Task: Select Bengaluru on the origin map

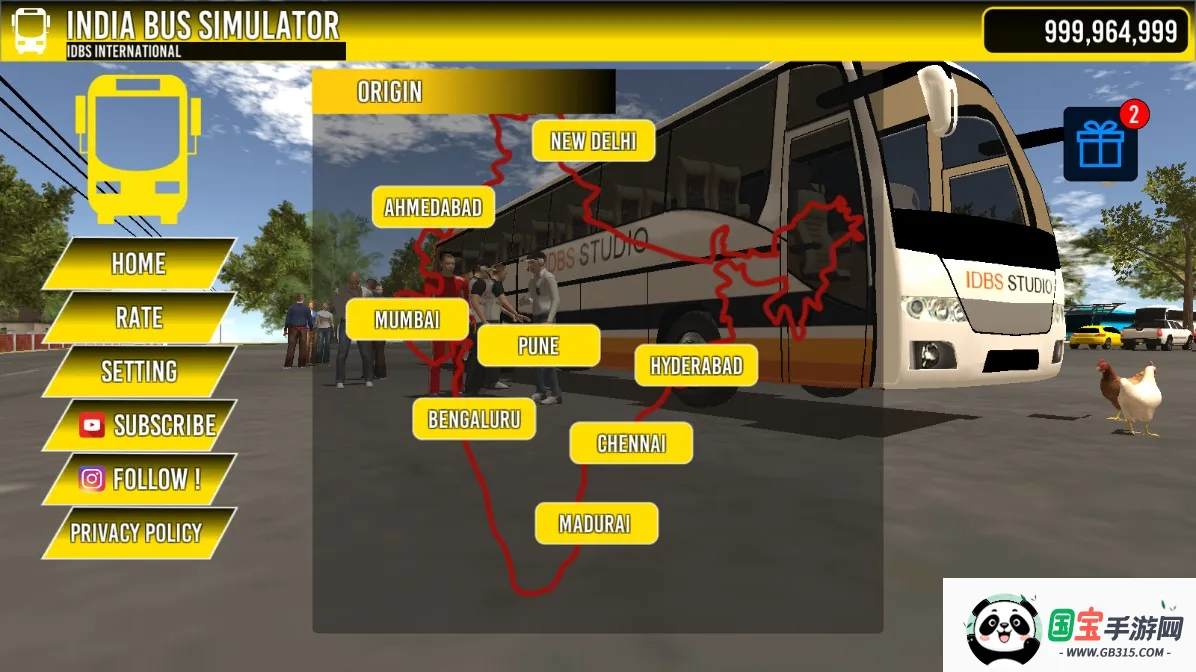Action: tap(474, 419)
